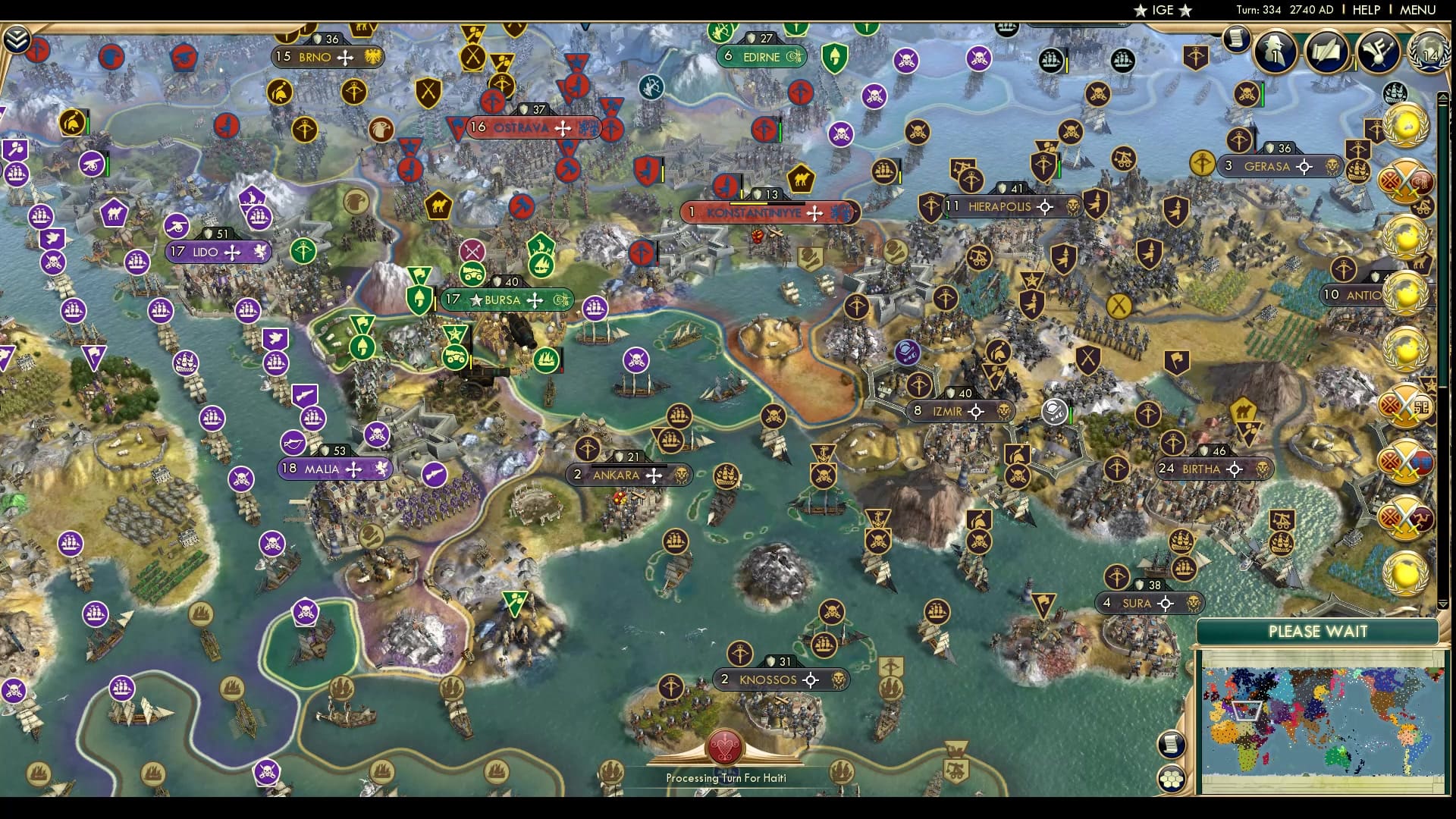Open the Cultural overview music-note icon
This screenshot has height=819, width=1456.
click(x=1376, y=52)
